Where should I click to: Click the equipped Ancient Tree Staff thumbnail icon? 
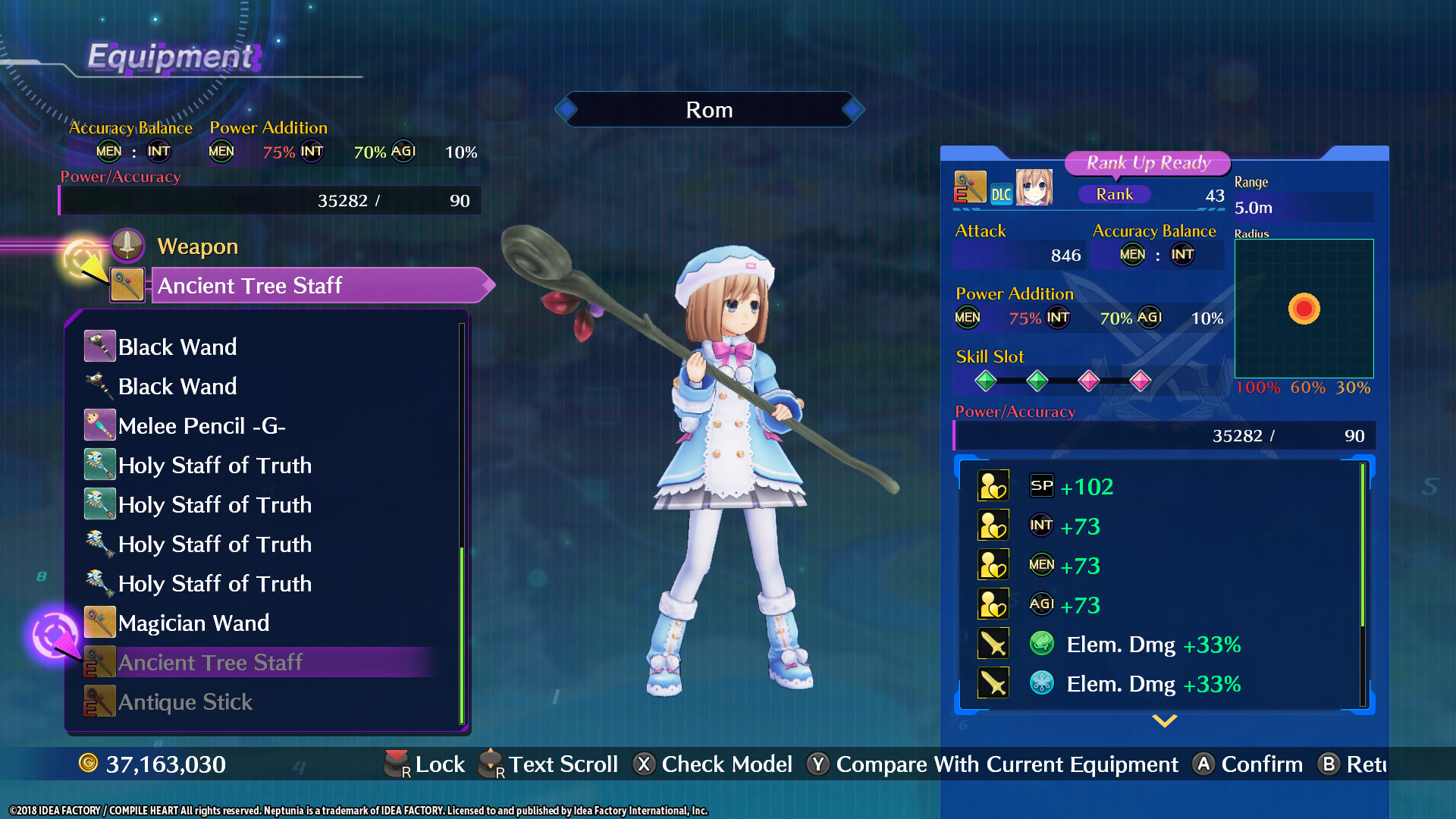(x=126, y=286)
